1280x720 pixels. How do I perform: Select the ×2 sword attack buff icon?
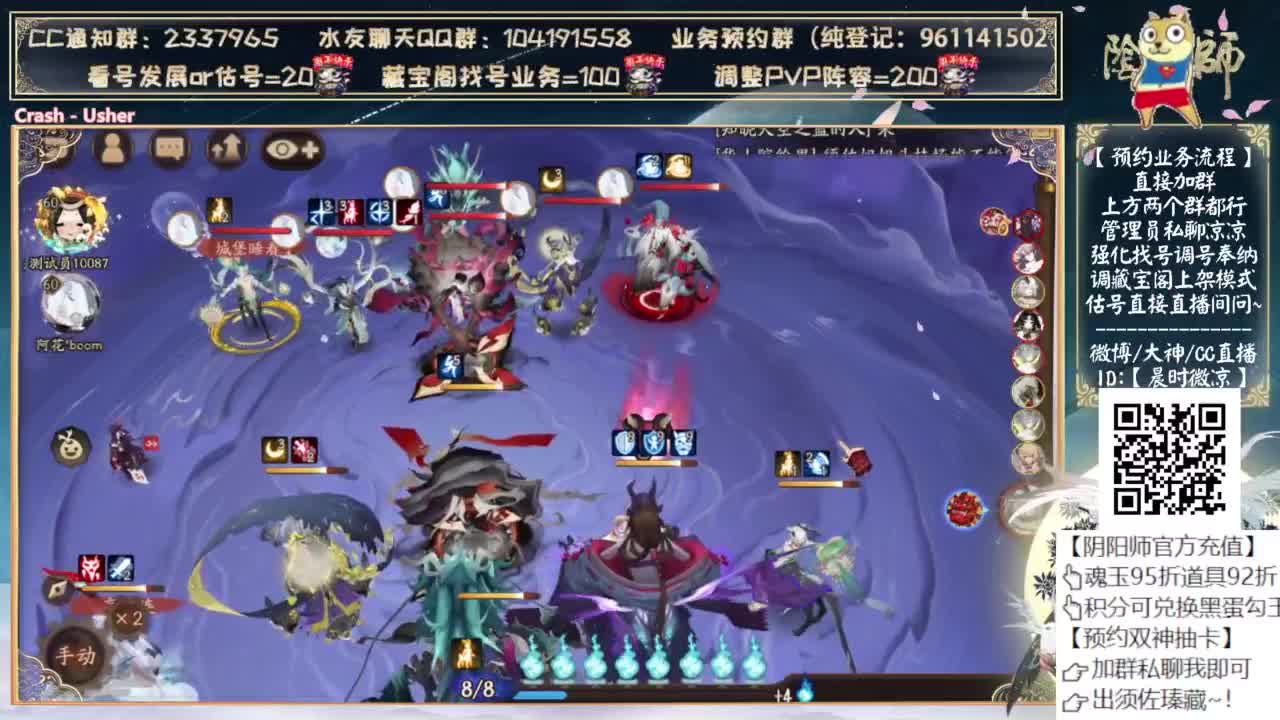(118, 567)
